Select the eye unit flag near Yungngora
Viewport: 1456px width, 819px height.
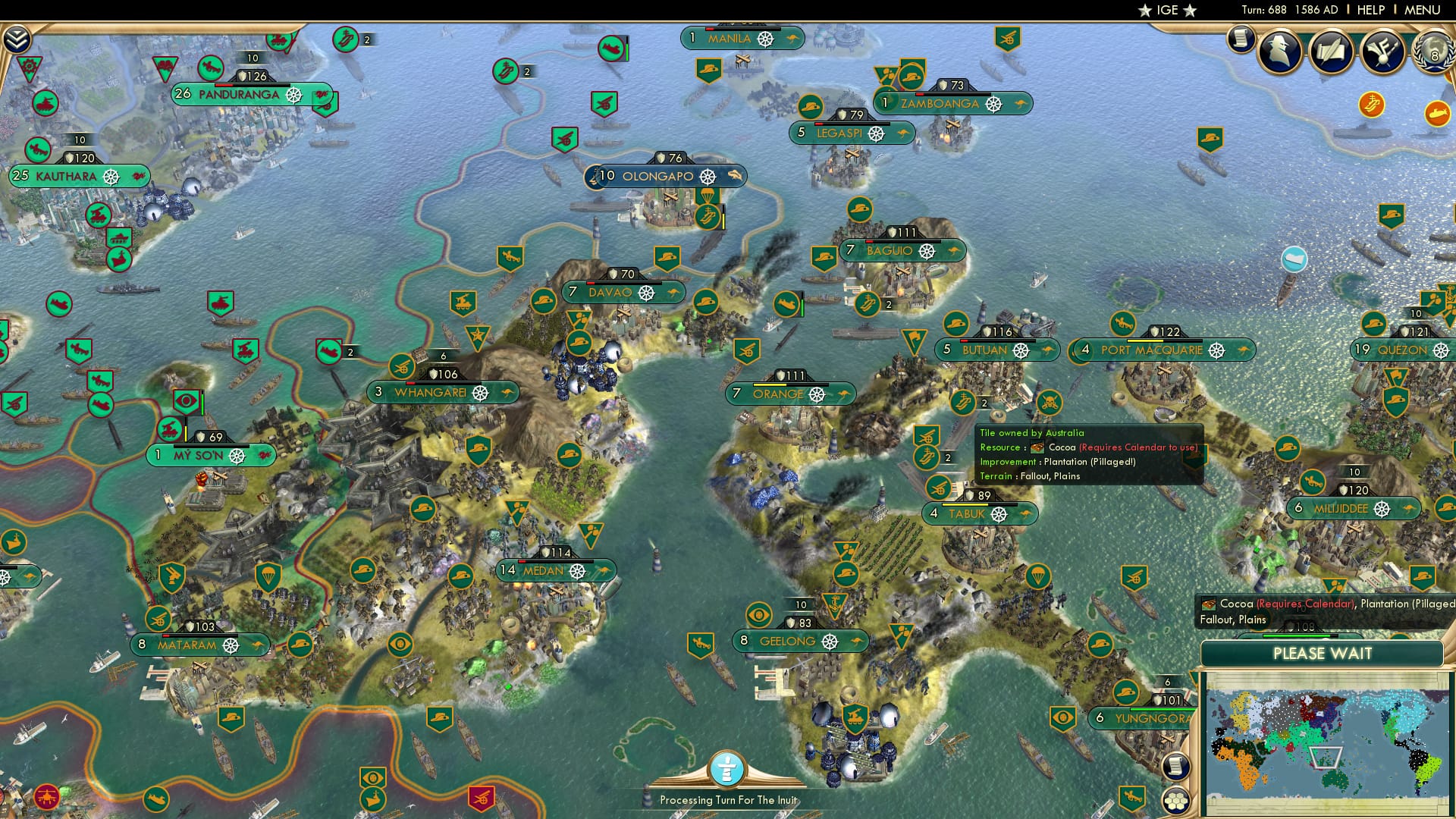[1064, 717]
